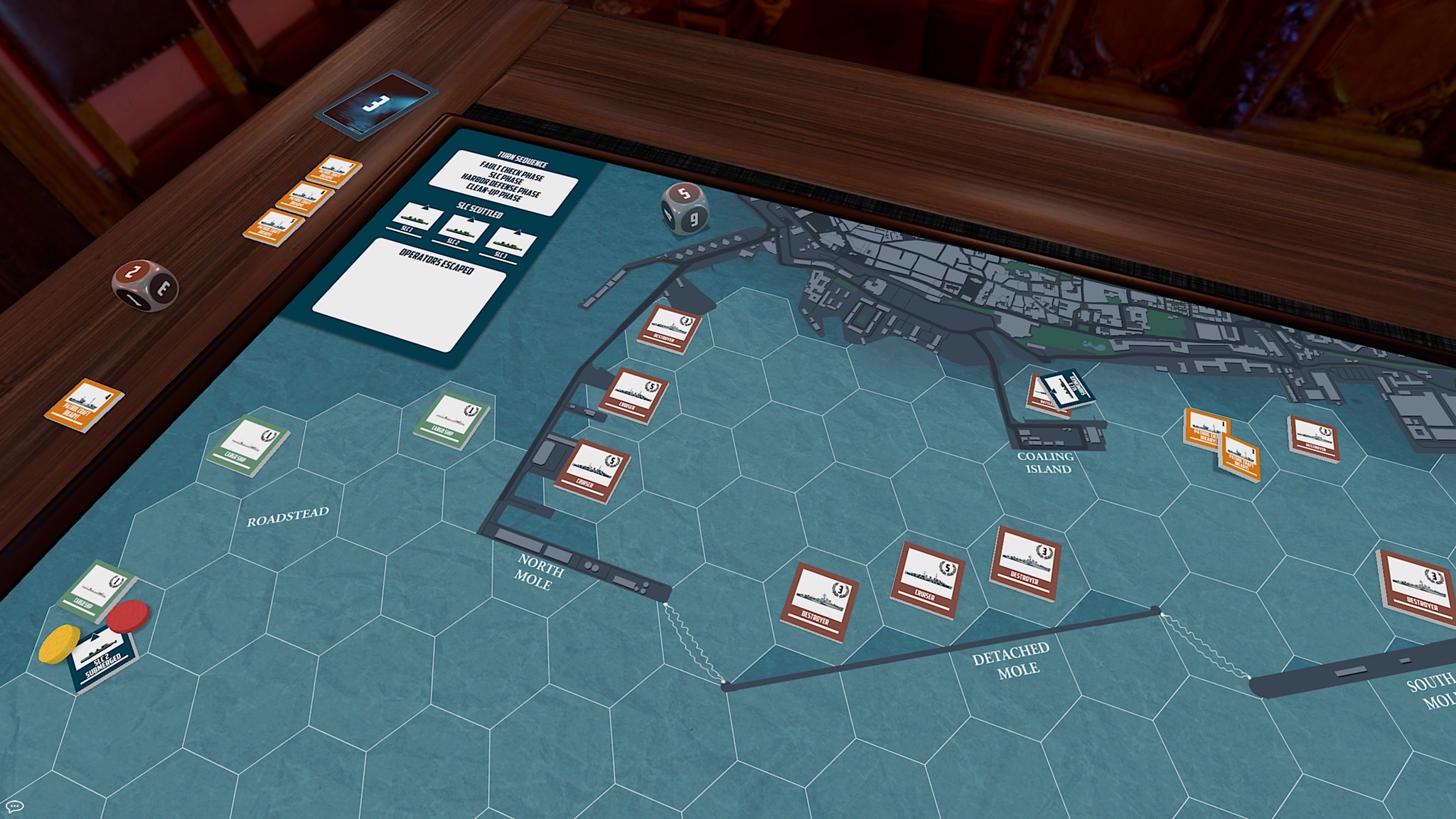Screen dimensions: 1456x819
Task: Select the cruiser counter near Detached Mole
Action: point(927,579)
